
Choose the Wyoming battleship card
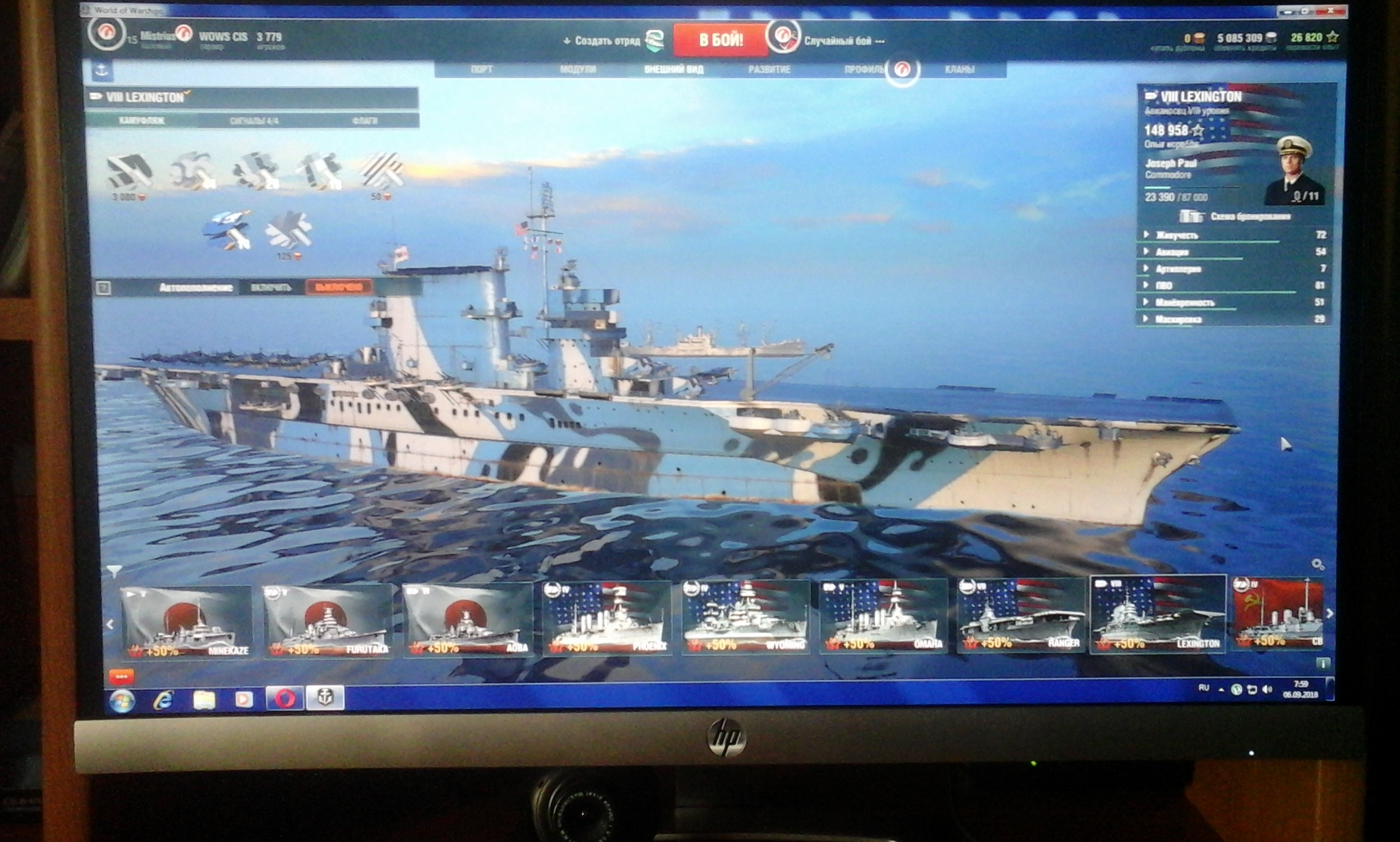pyautogui.click(x=746, y=619)
